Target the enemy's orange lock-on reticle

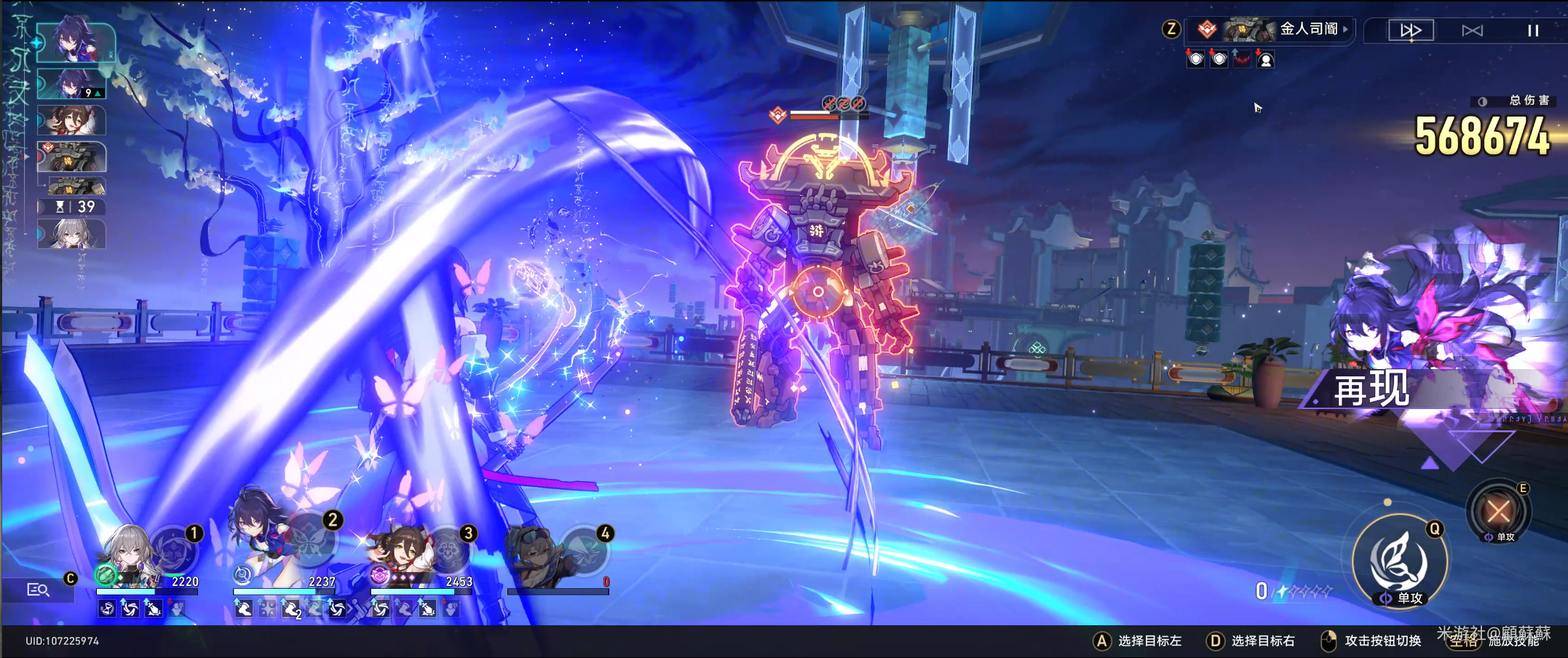pos(818,292)
